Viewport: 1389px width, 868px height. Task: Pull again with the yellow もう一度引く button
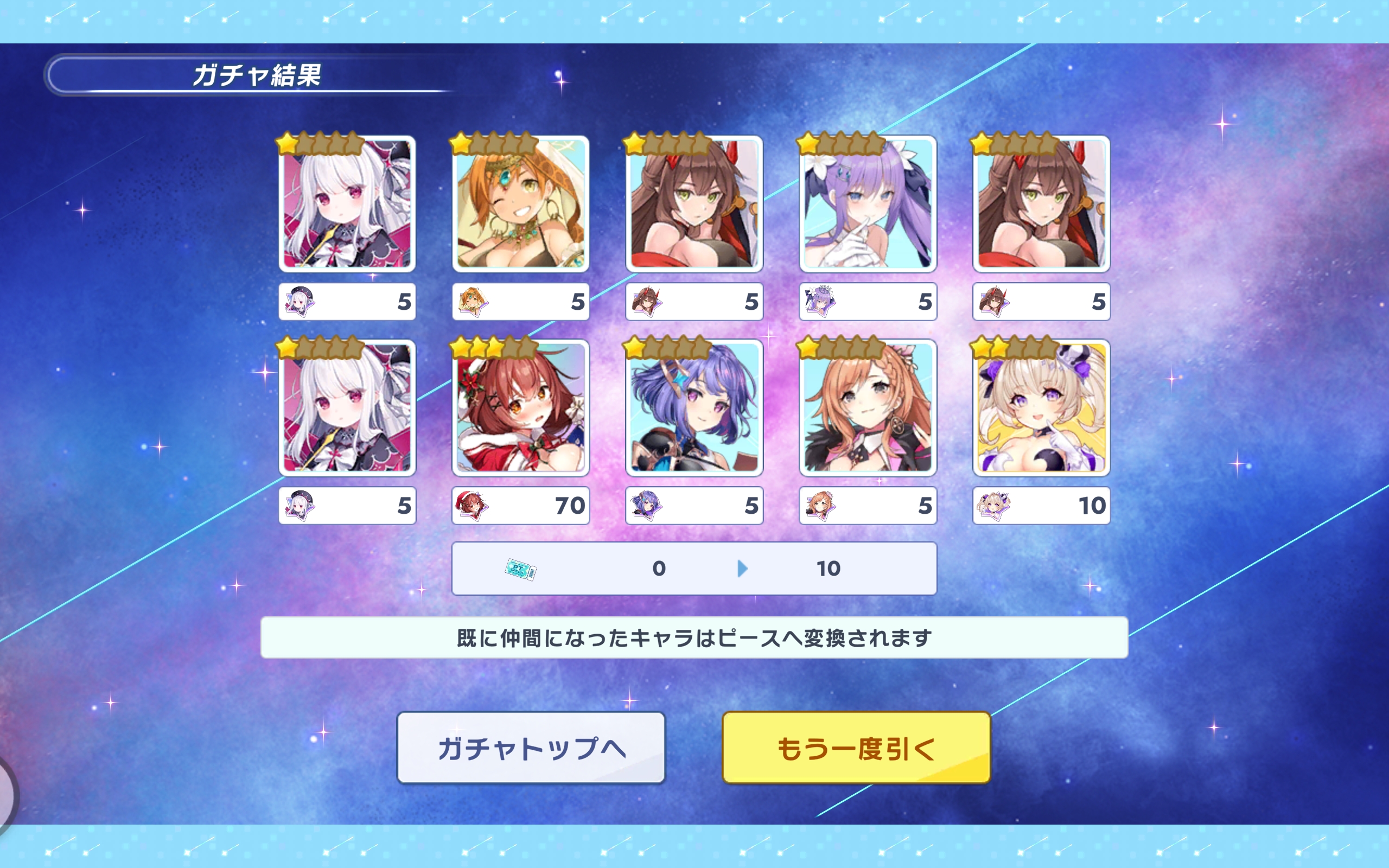coord(856,748)
